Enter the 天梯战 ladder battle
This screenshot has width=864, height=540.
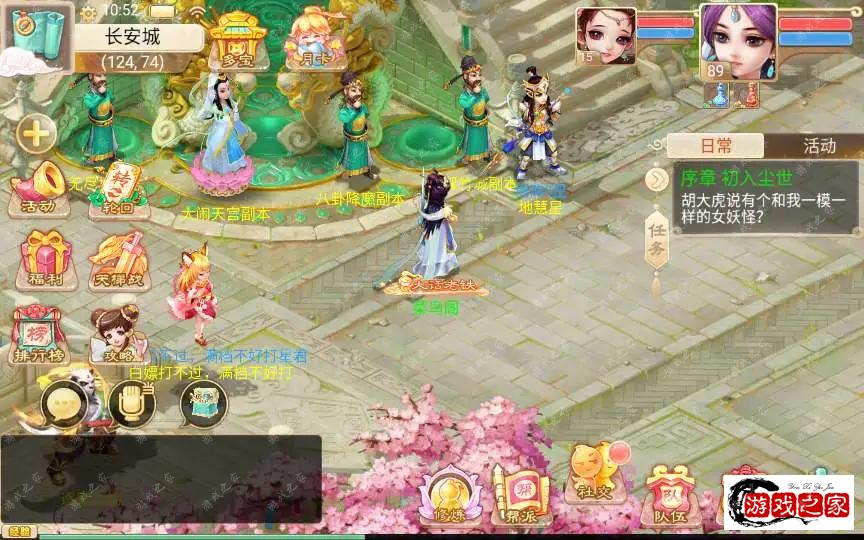click(x=117, y=259)
